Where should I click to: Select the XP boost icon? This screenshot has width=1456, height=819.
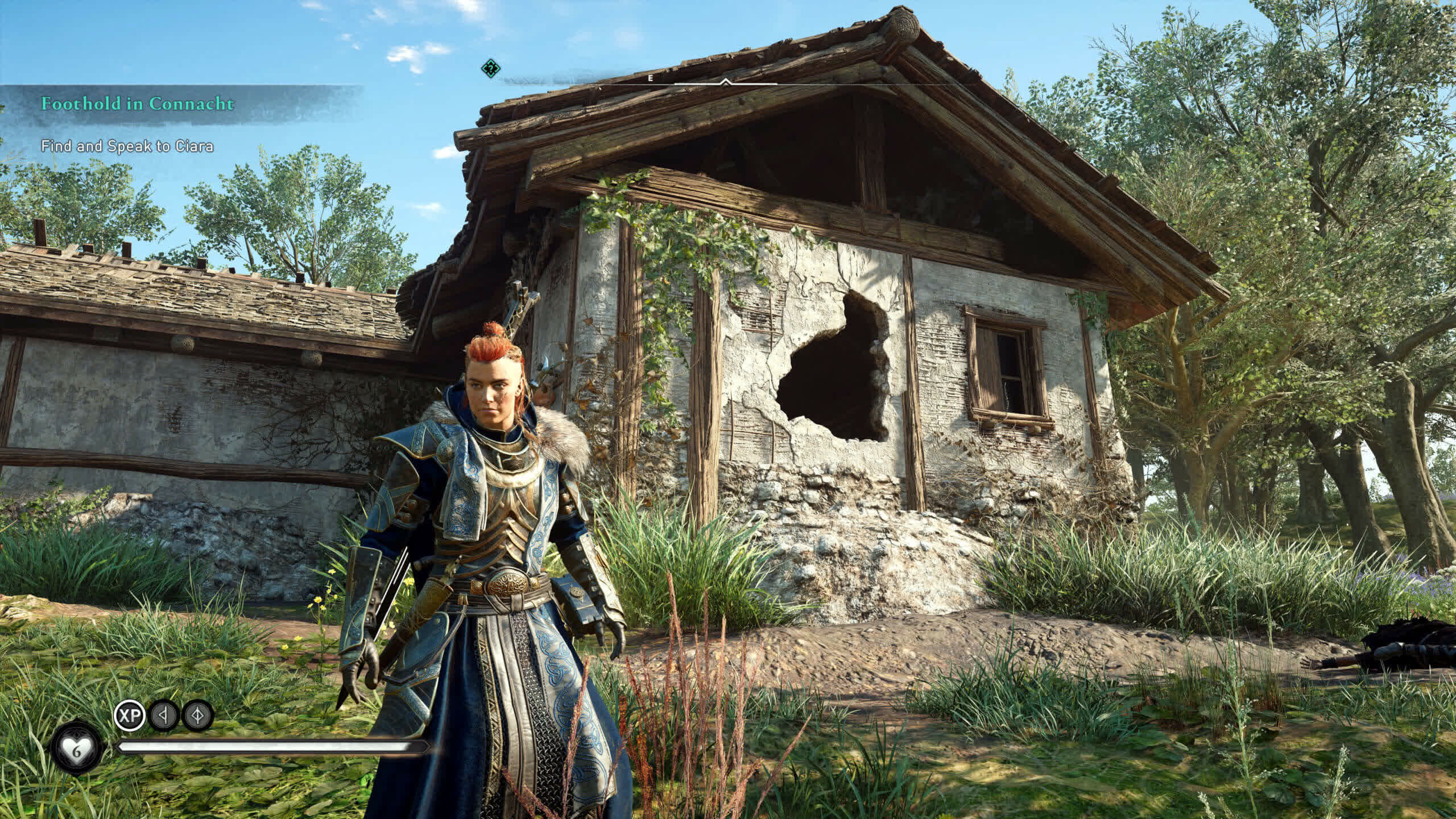130,715
